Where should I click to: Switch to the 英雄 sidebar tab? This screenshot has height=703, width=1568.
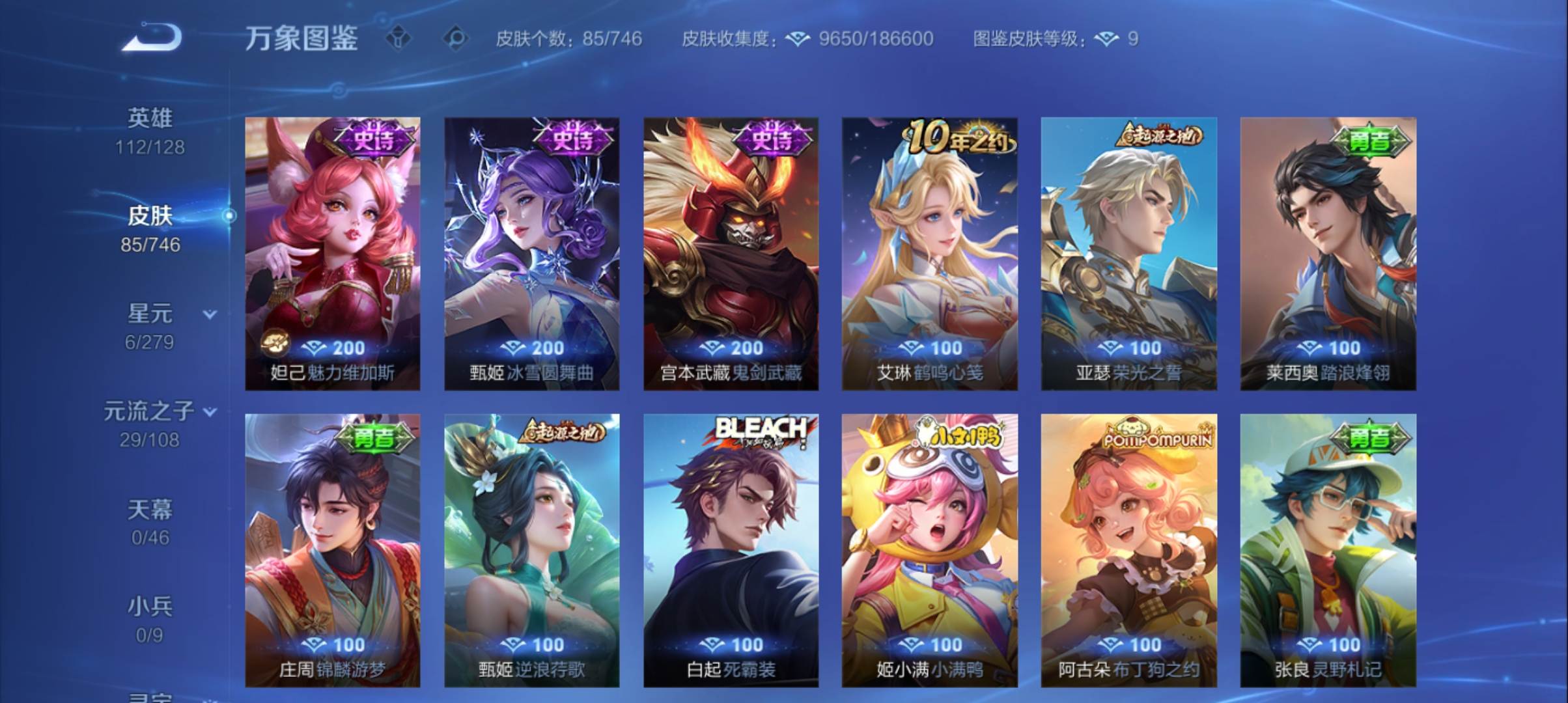(151, 128)
